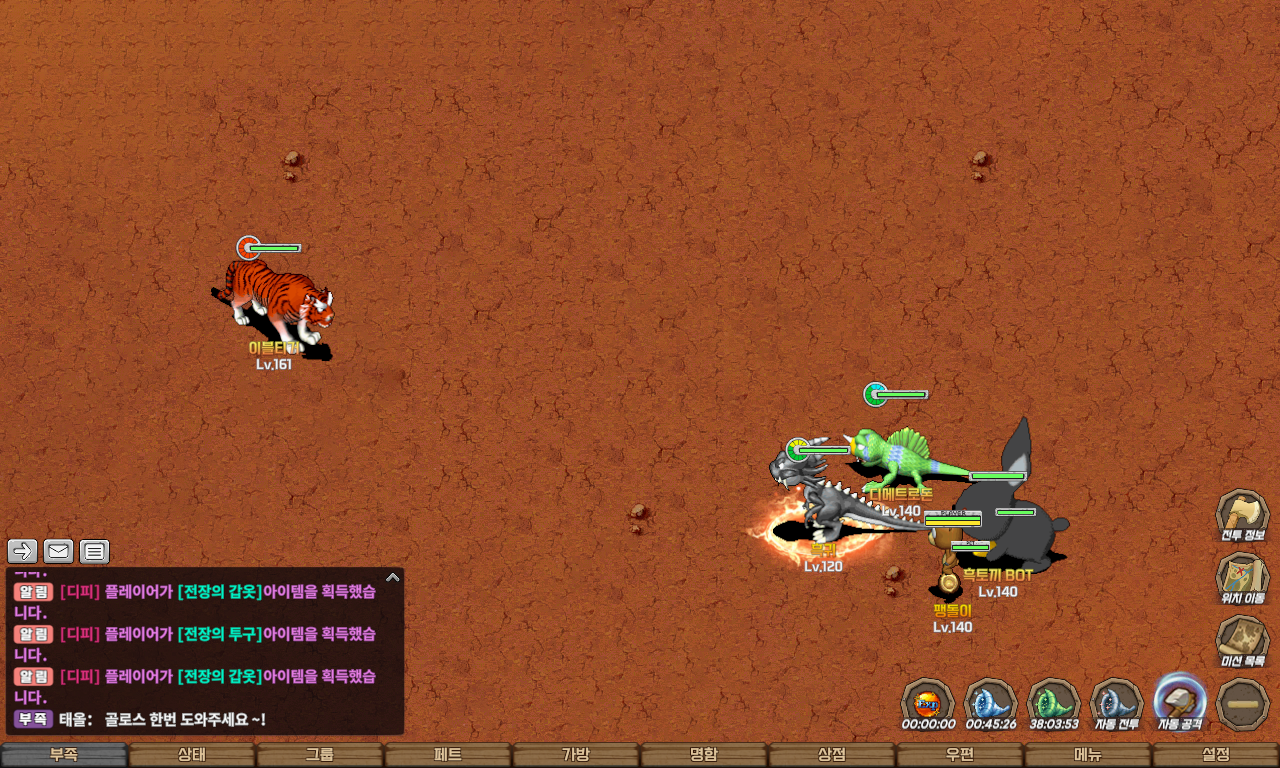1280x768 pixels.
Task: Click the arrow button above the chat
Action: [x=23, y=551]
